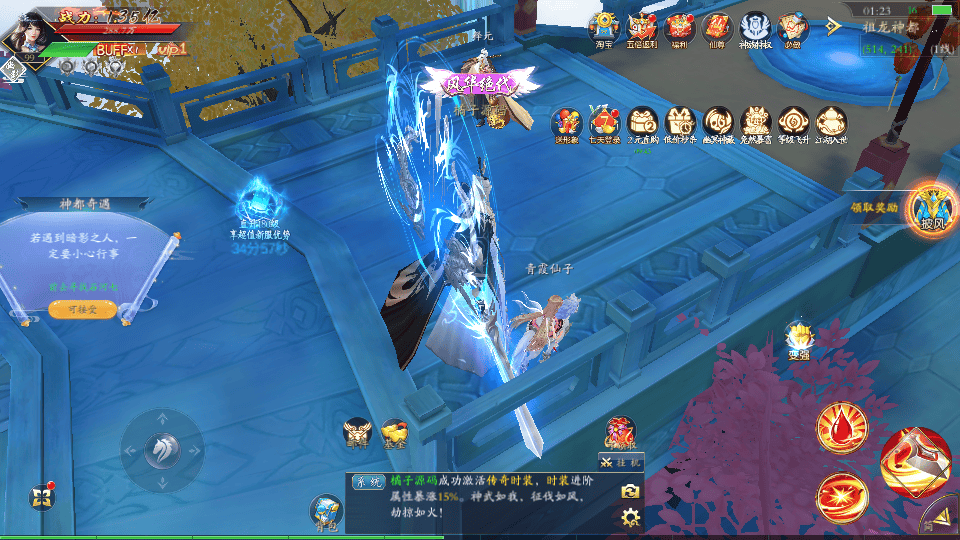Open the 五倍返利 rebate event

tap(641, 28)
